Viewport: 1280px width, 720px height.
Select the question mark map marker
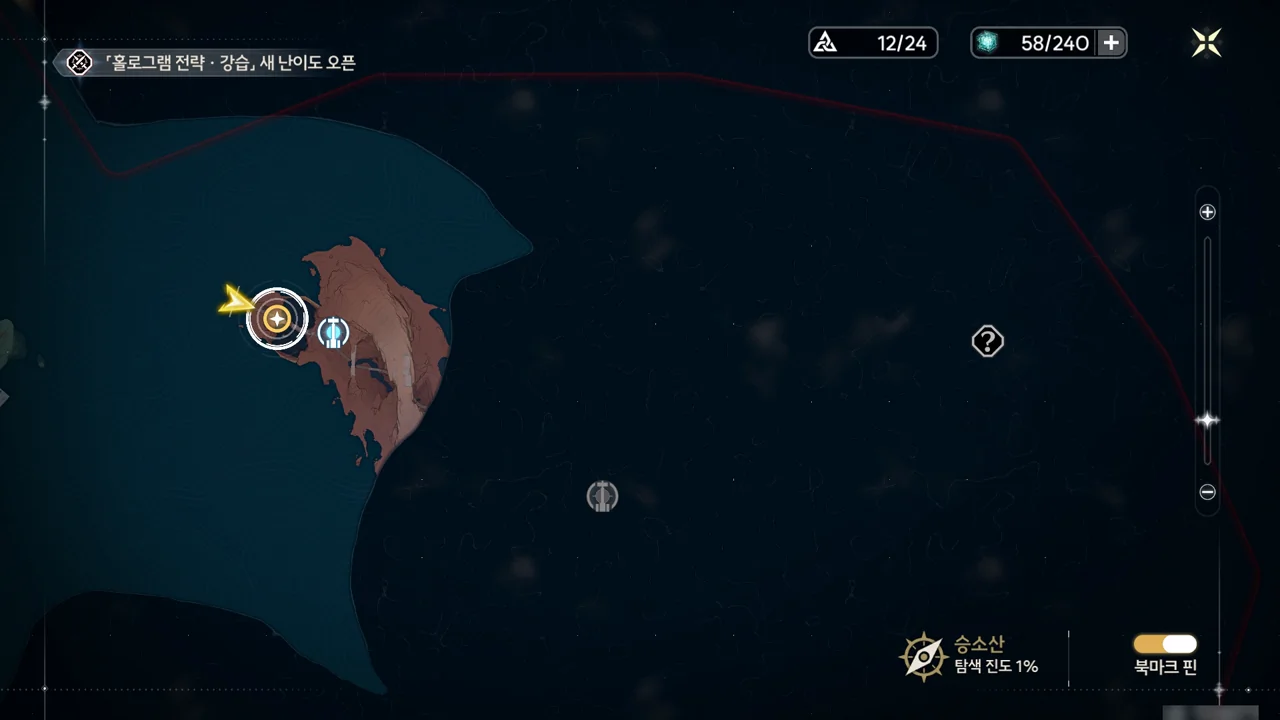click(x=987, y=342)
